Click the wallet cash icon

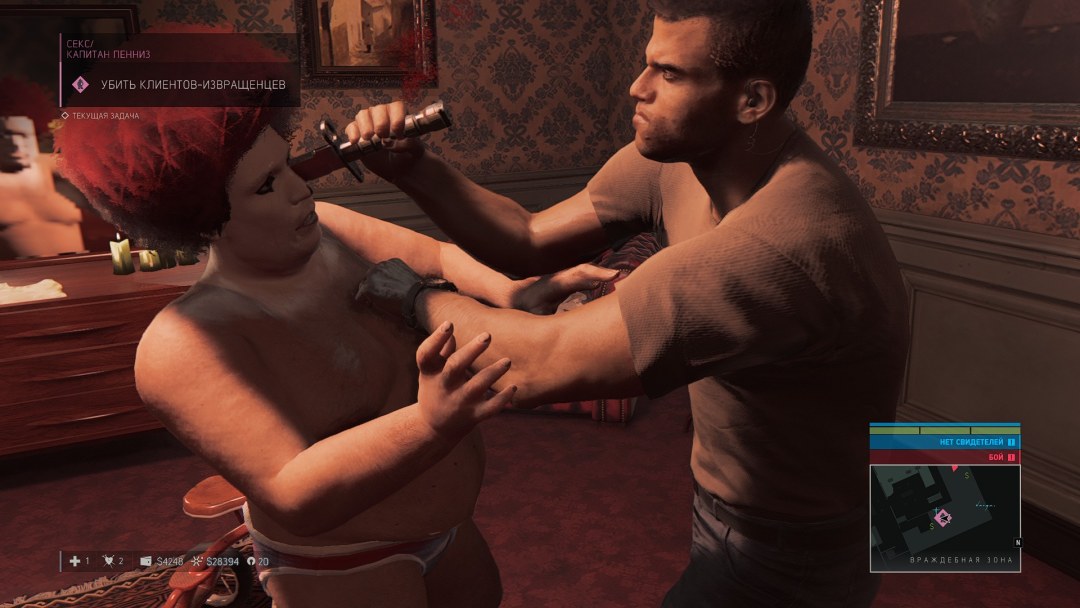point(146,561)
